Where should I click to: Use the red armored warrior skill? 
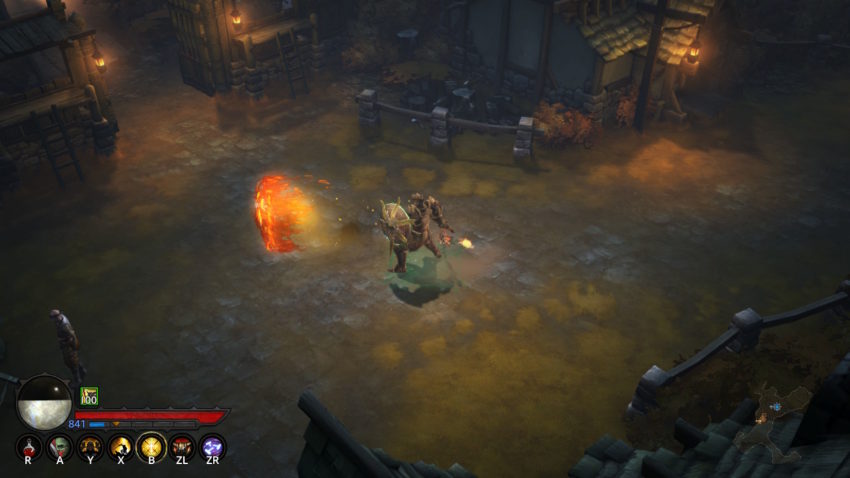pyautogui.click(x=182, y=446)
